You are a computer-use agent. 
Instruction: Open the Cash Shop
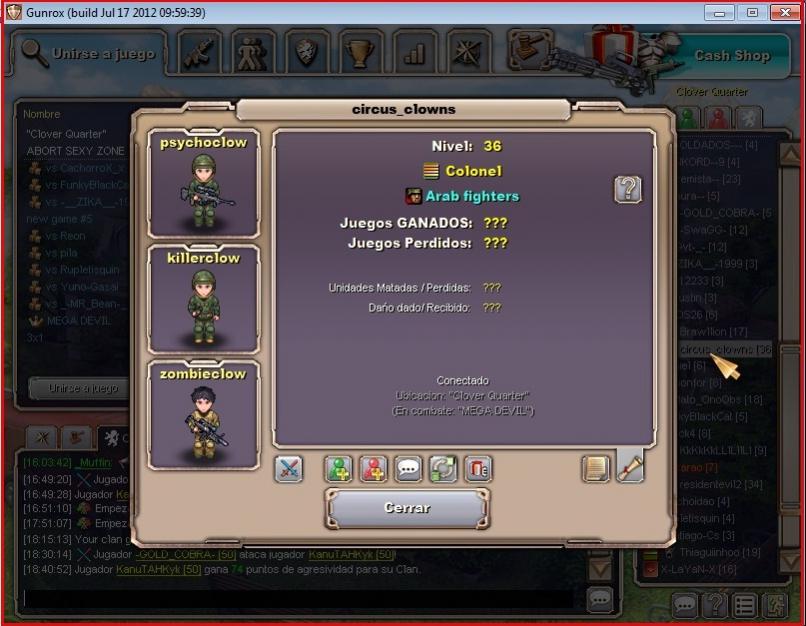732,56
